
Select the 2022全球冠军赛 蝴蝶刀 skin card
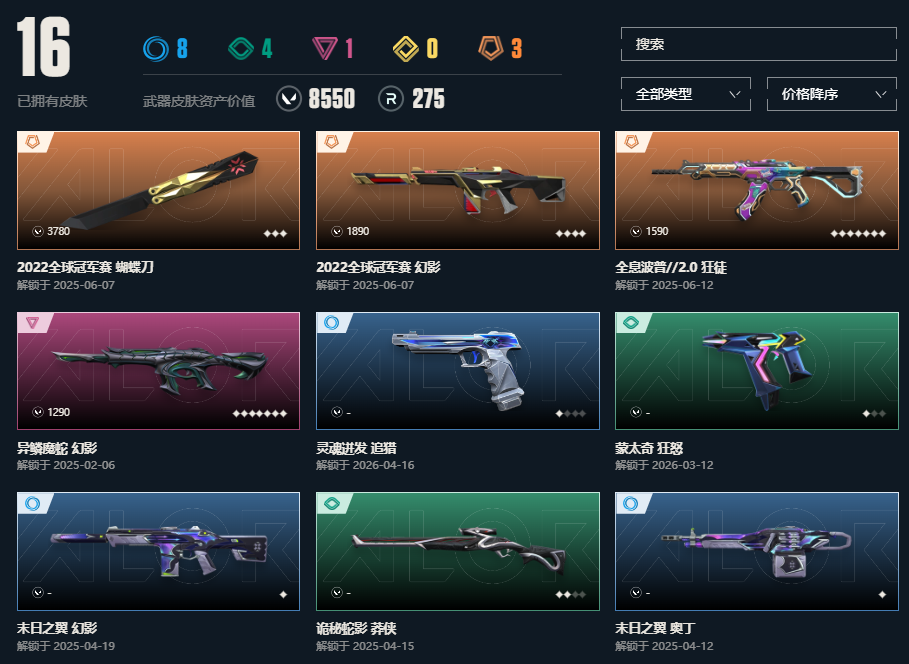(158, 191)
